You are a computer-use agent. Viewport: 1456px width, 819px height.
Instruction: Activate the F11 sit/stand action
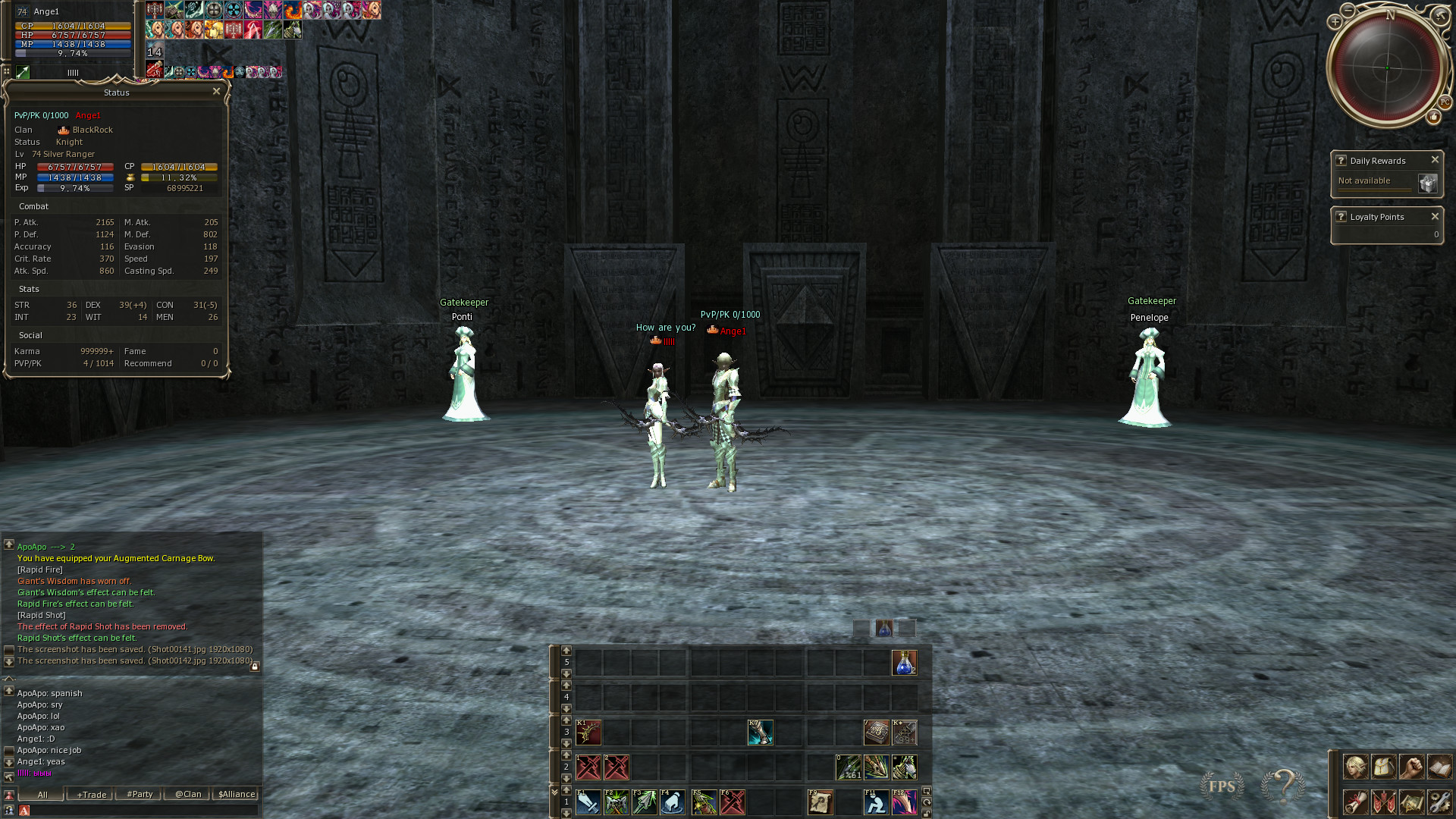876,802
